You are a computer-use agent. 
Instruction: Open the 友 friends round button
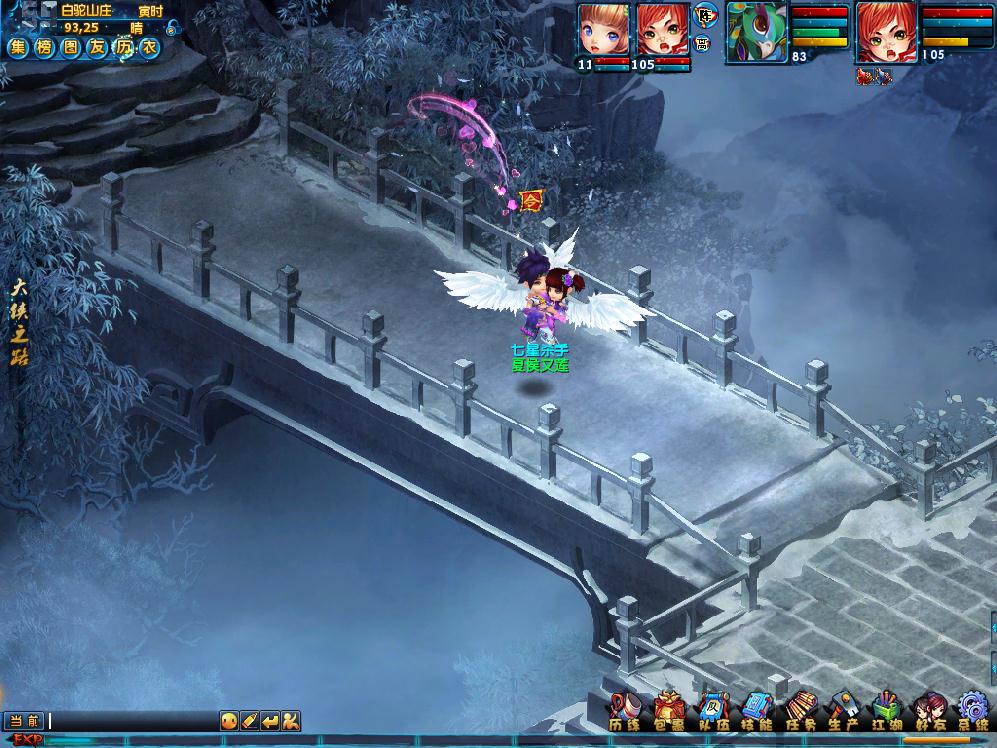tap(96, 47)
